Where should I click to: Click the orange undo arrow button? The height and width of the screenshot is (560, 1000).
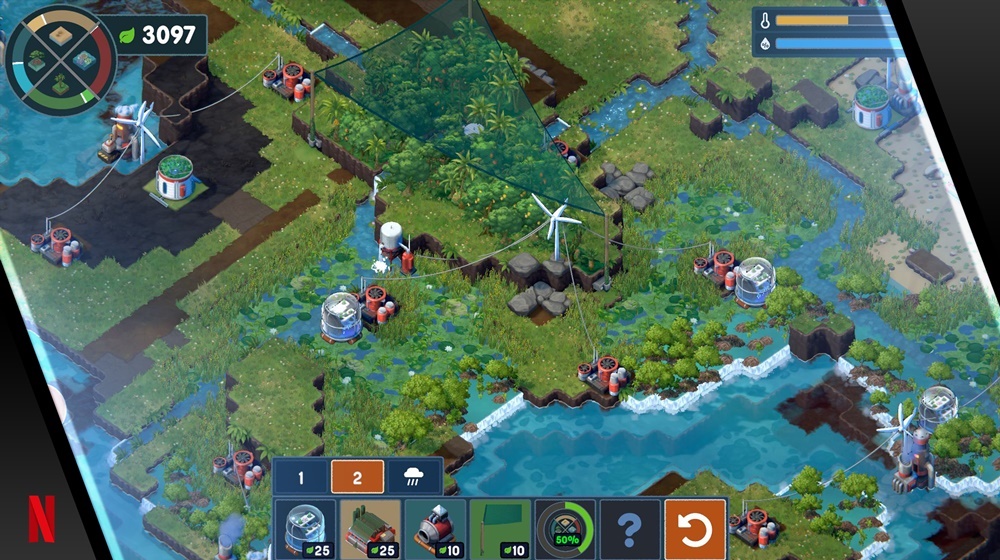(694, 529)
